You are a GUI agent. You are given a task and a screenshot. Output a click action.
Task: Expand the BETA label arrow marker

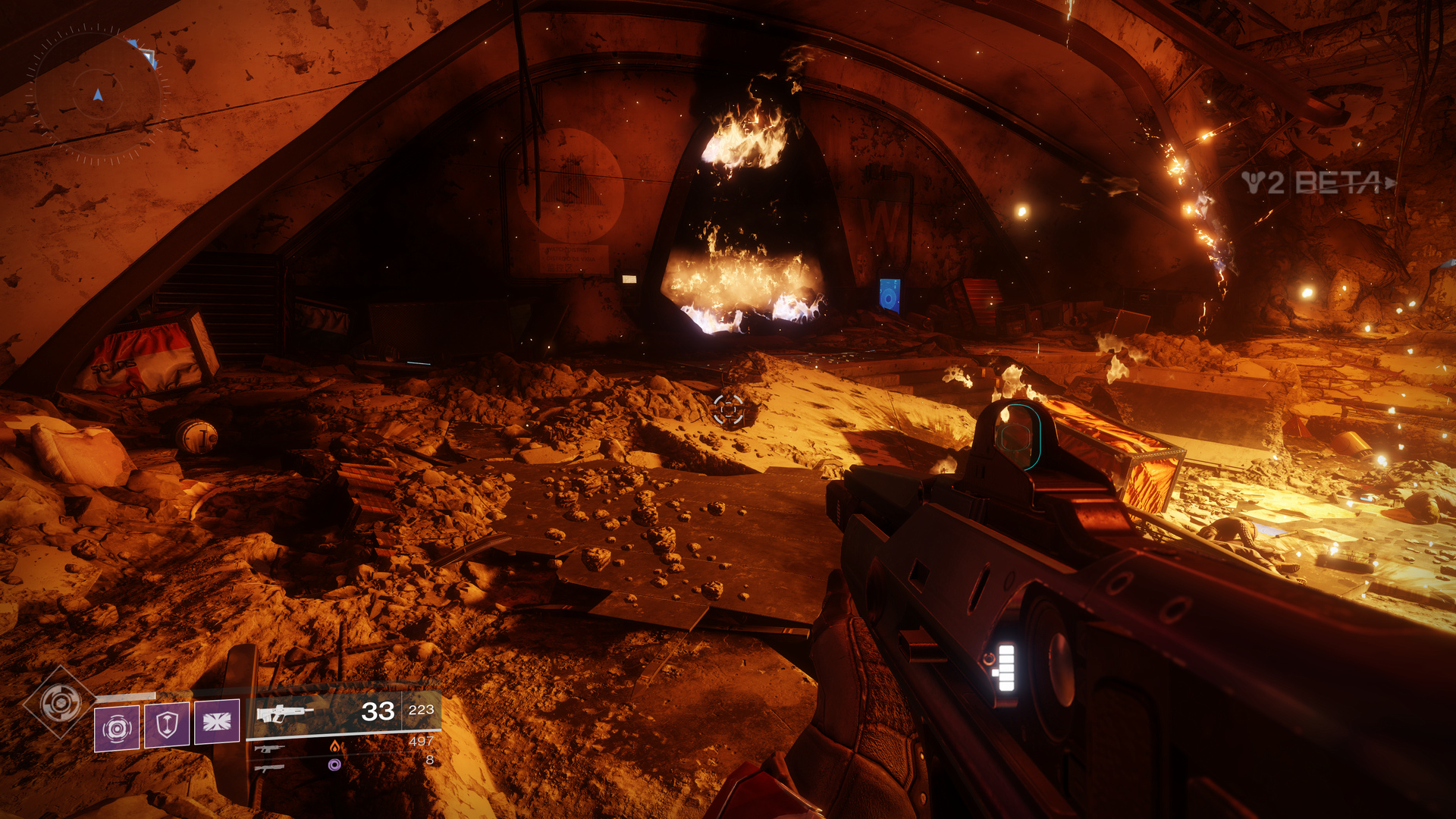point(1390,182)
